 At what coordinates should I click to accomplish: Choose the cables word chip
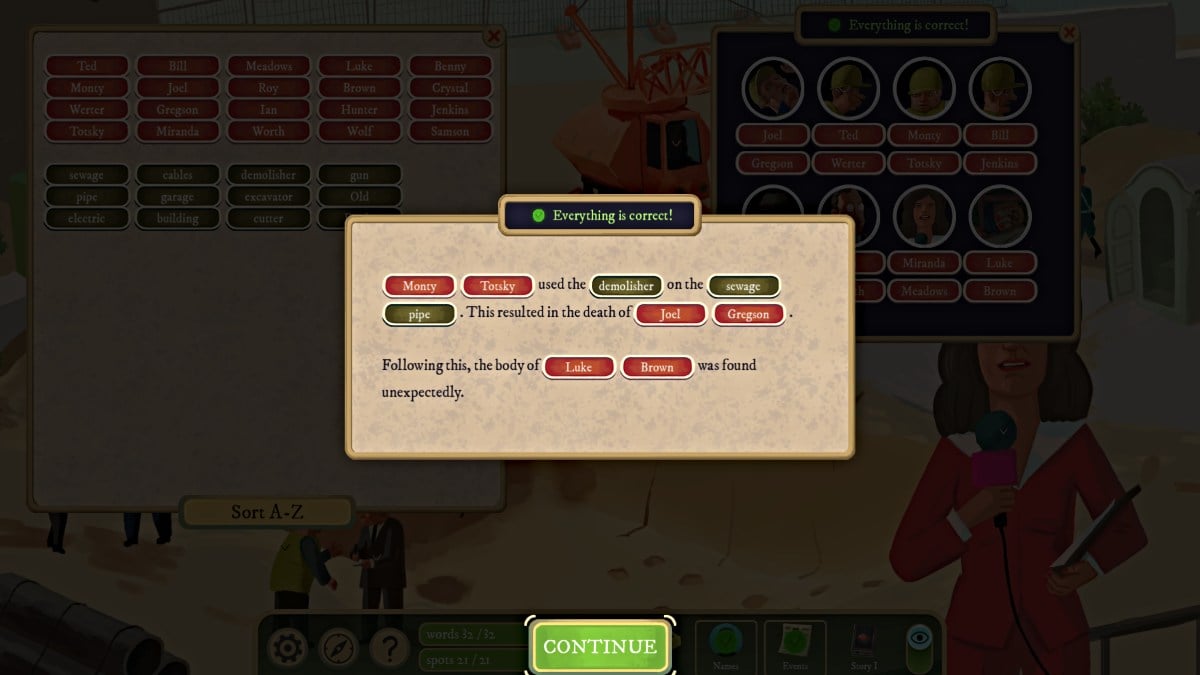coord(178,175)
